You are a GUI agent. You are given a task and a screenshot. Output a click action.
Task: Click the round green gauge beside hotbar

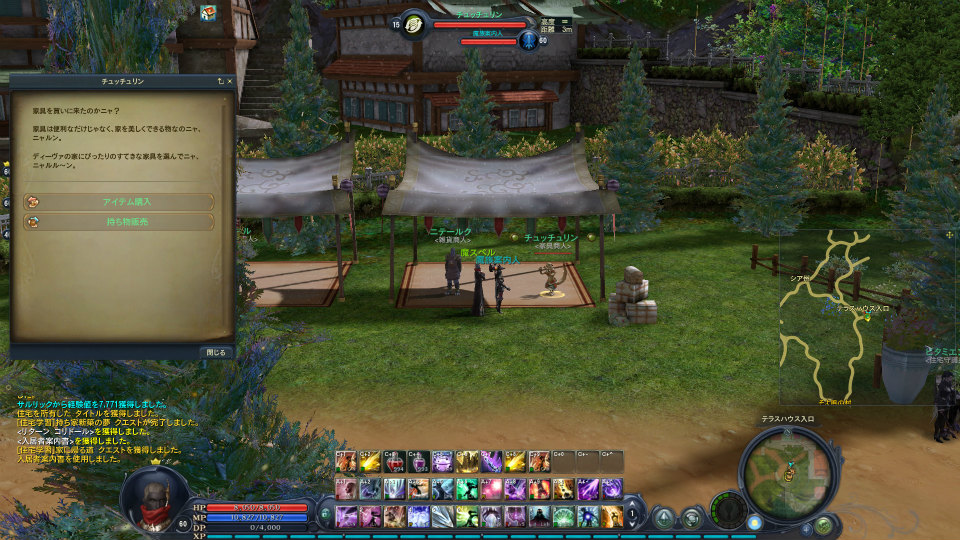pyautogui.click(x=728, y=508)
